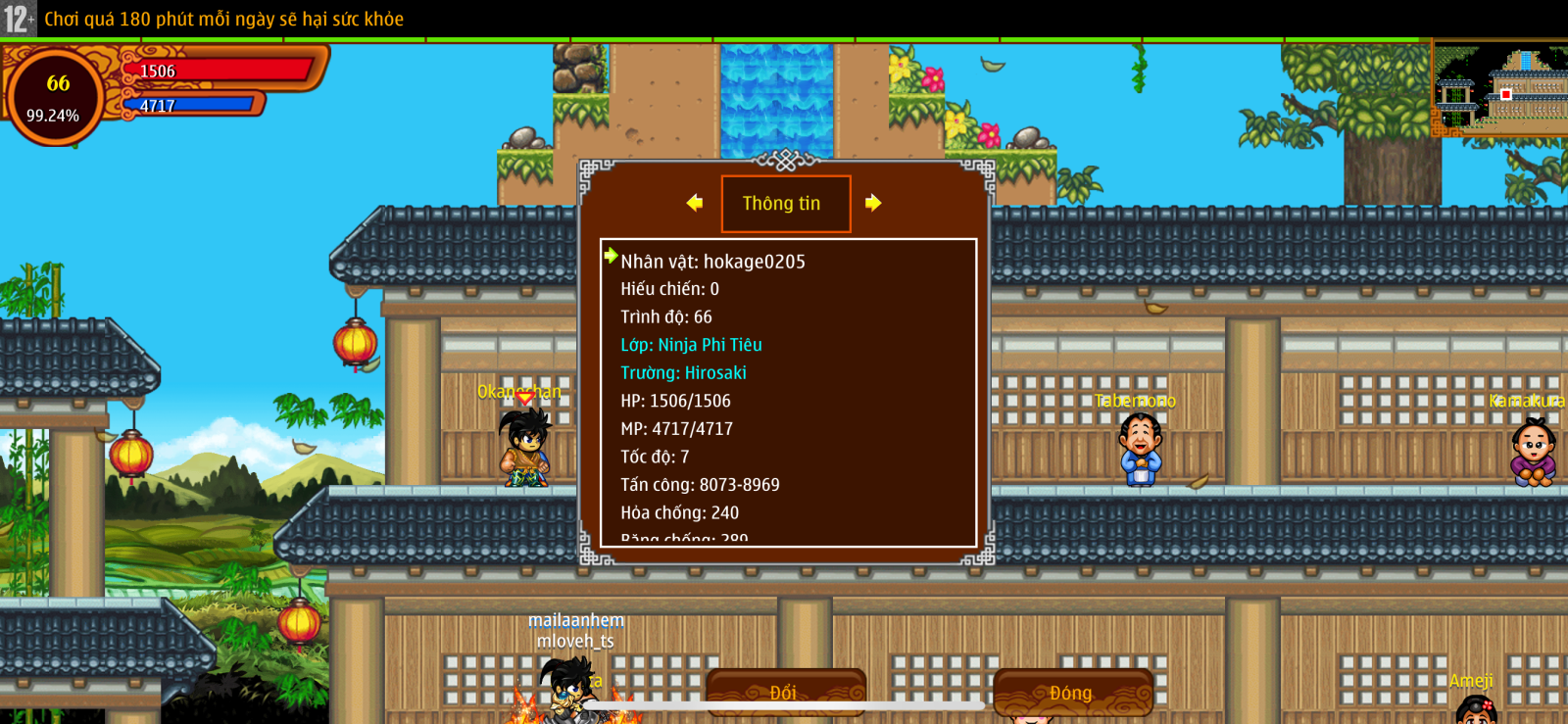1568x724 pixels.
Task: Select the Nhân vật: hokage0205 row
Action: coord(712,262)
